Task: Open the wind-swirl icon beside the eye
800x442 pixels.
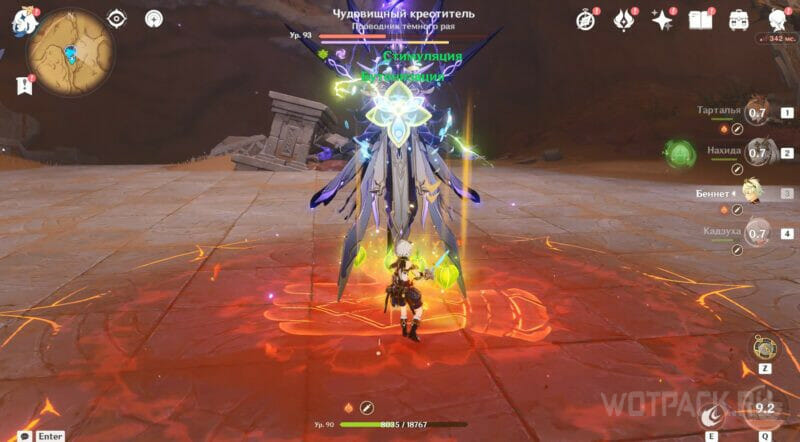Action: pos(153,18)
